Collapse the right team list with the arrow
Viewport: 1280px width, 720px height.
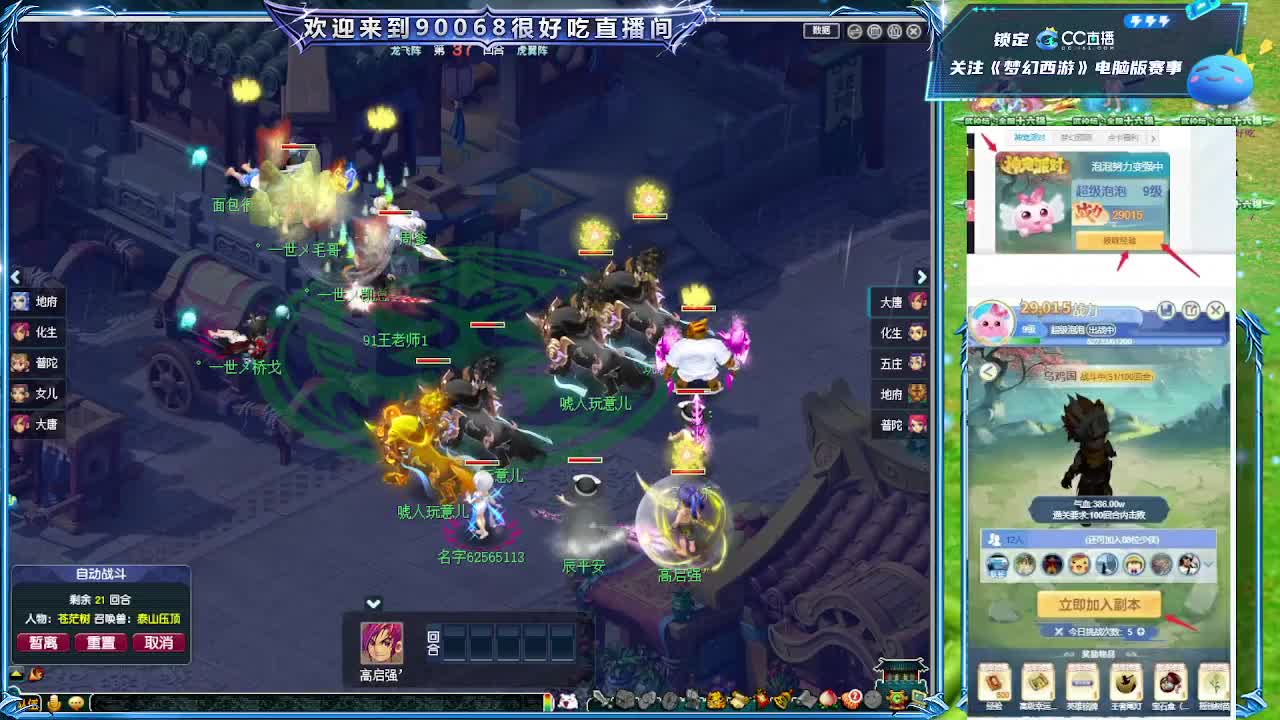click(921, 277)
